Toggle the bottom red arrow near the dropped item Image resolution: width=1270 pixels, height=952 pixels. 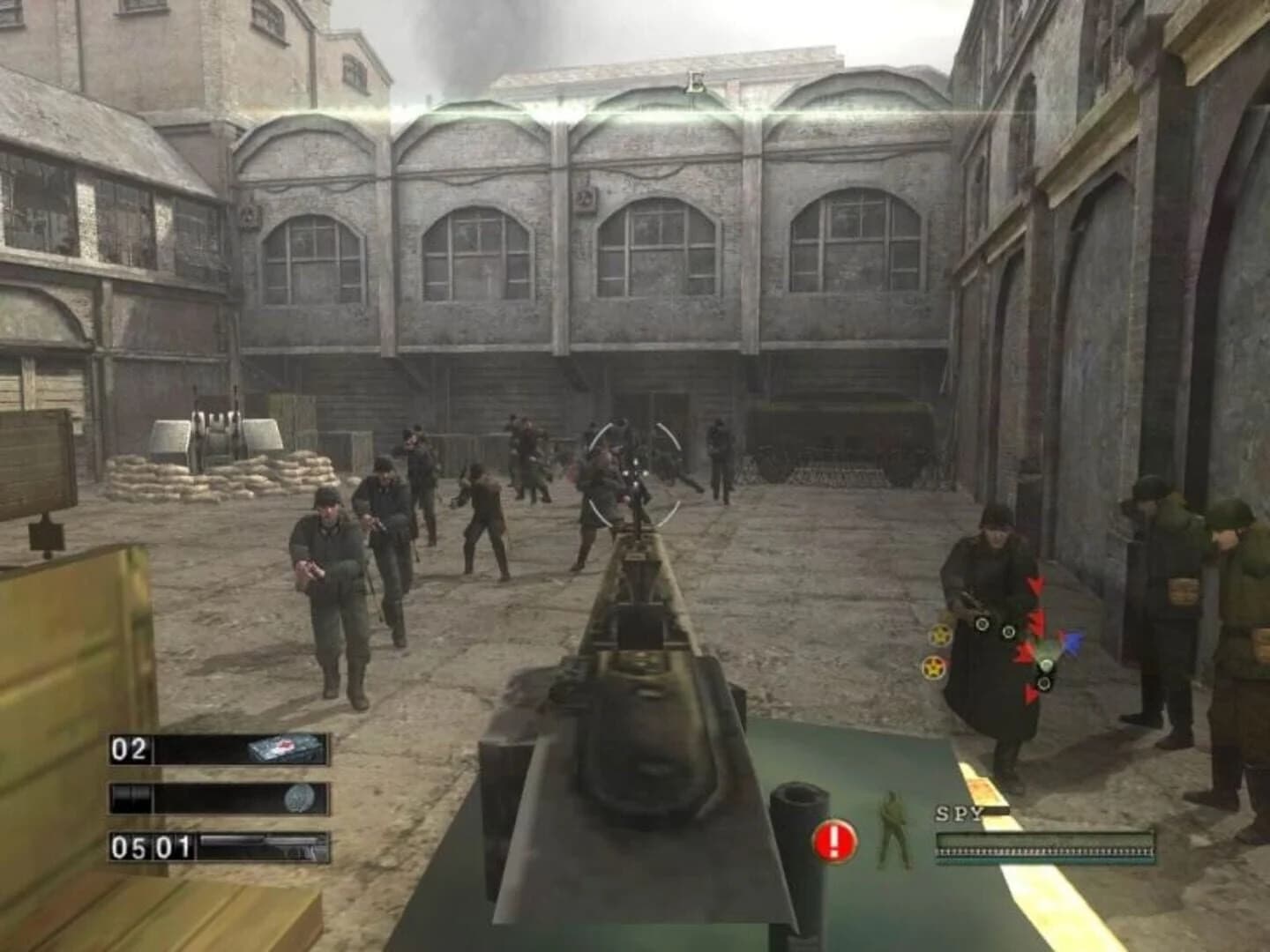pos(1032,694)
